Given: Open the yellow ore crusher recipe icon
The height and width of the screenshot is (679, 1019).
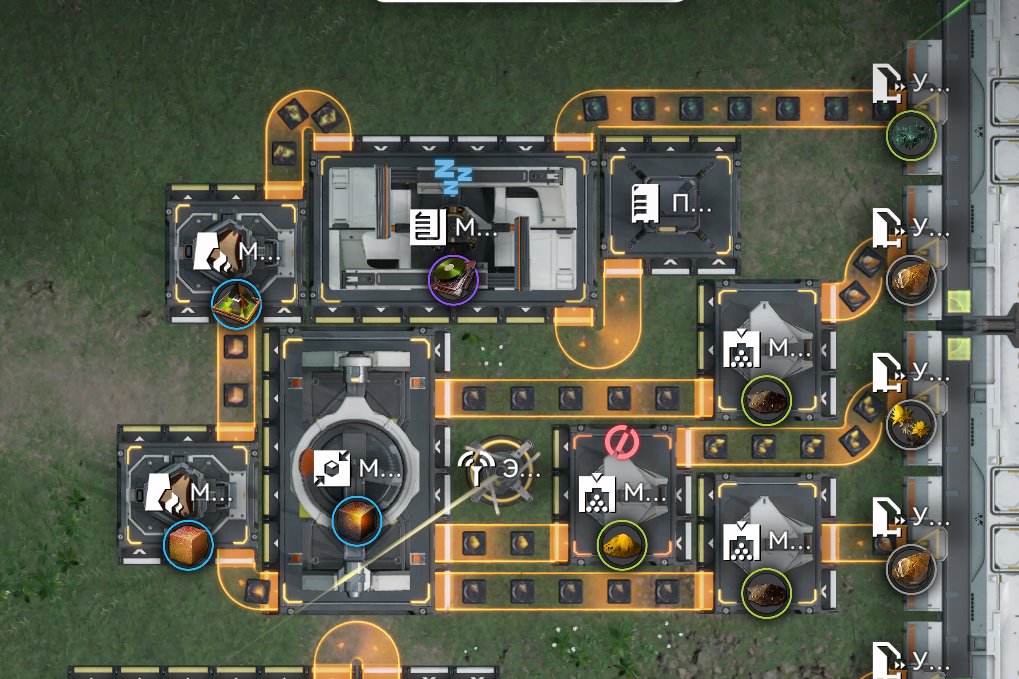Looking at the screenshot, I should point(622,545).
